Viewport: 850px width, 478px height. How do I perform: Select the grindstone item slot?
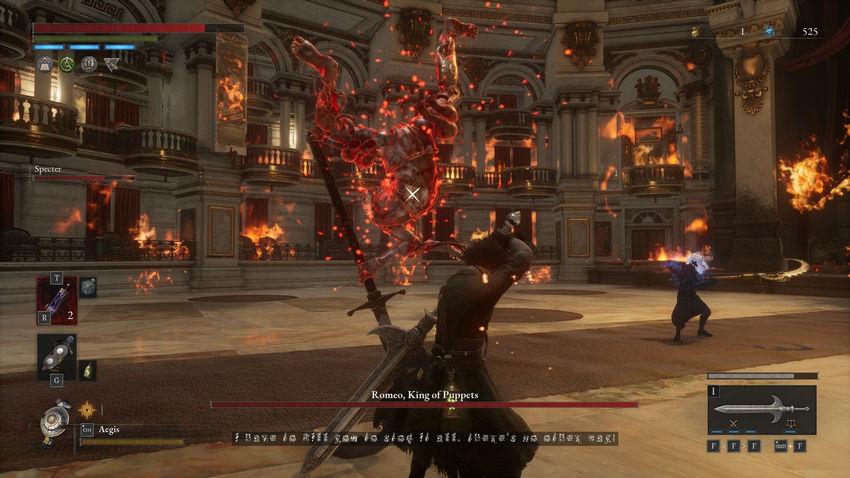point(56,355)
